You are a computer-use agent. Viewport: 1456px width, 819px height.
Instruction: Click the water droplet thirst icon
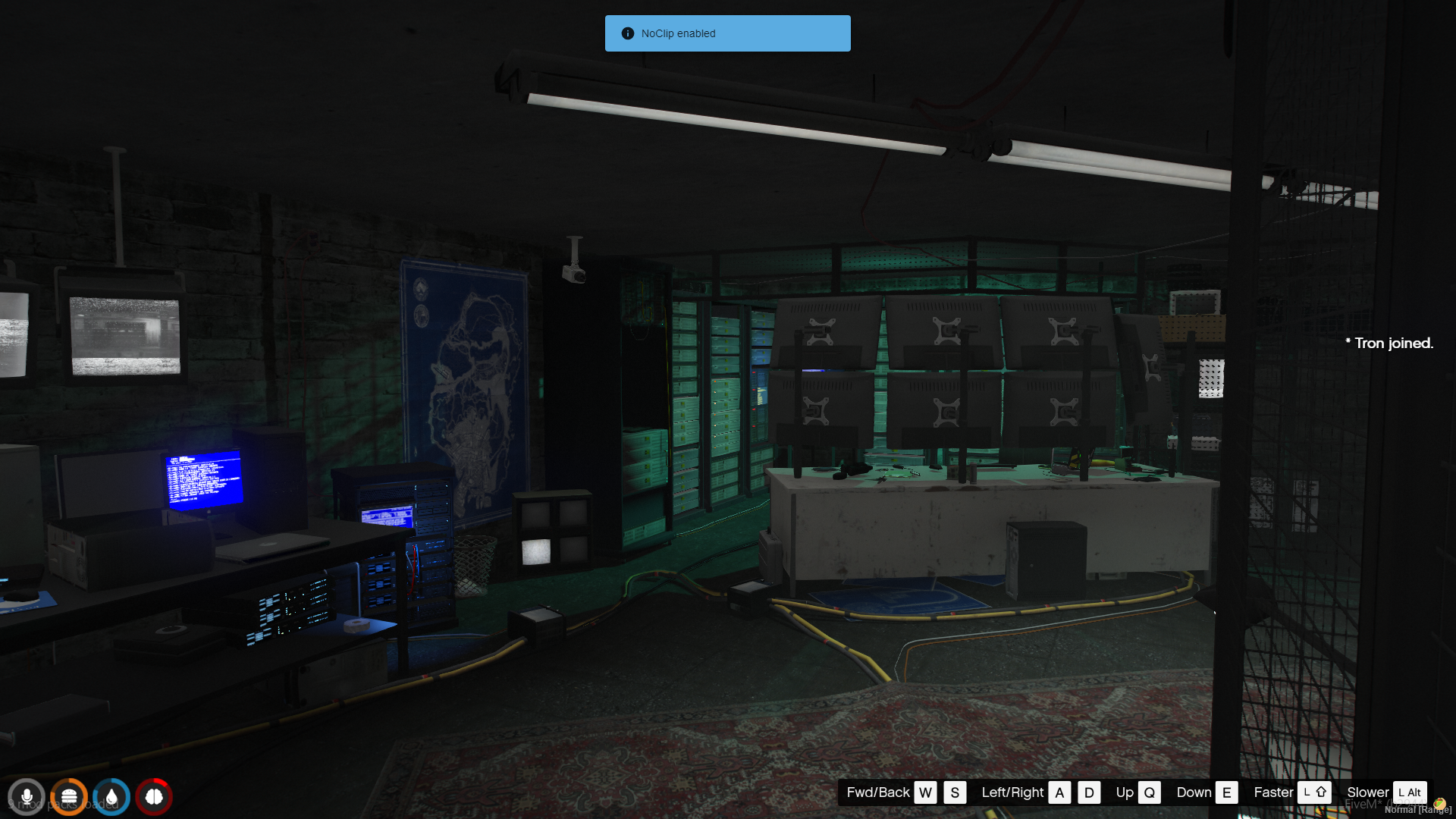[x=111, y=797]
